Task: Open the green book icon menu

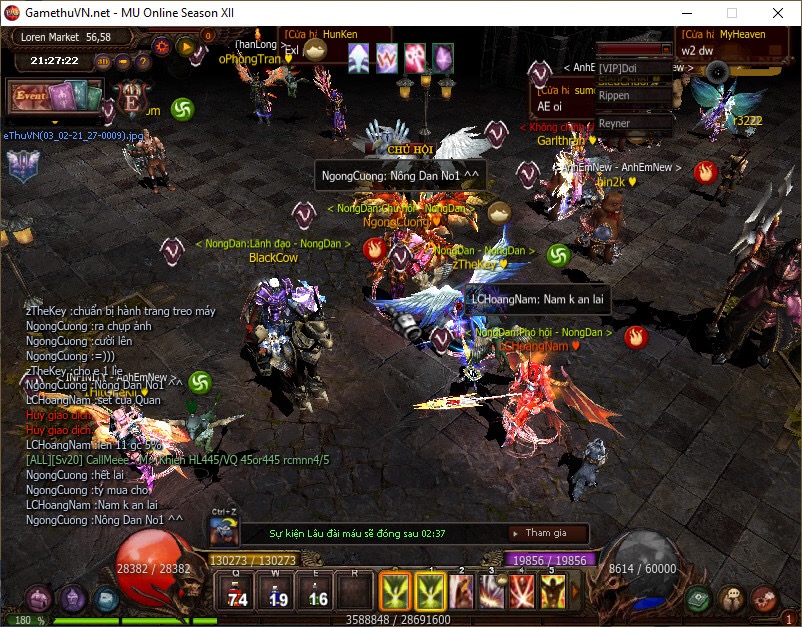Action: click(699, 598)
